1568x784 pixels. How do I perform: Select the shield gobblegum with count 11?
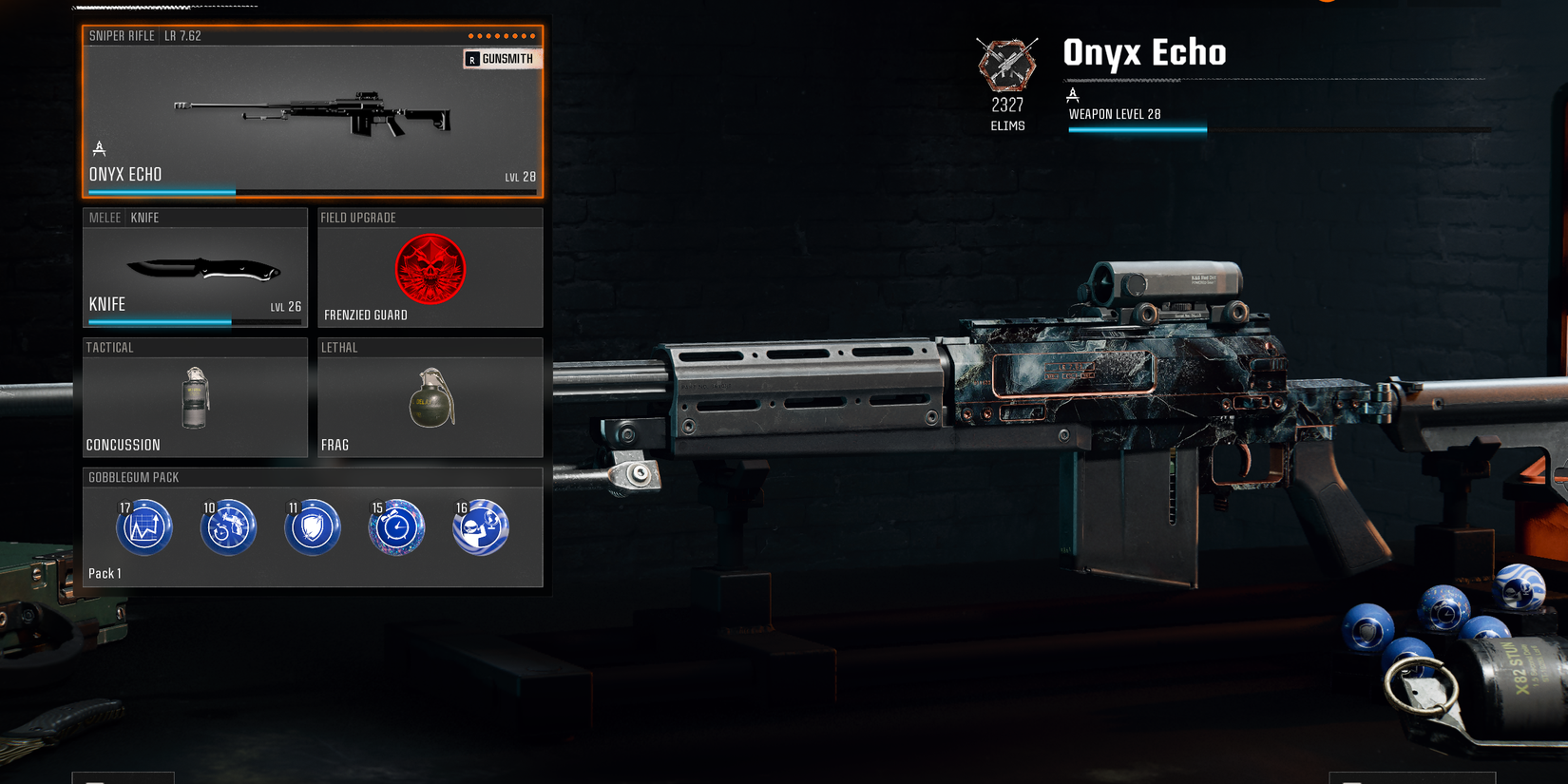click(x=312, y=526)
